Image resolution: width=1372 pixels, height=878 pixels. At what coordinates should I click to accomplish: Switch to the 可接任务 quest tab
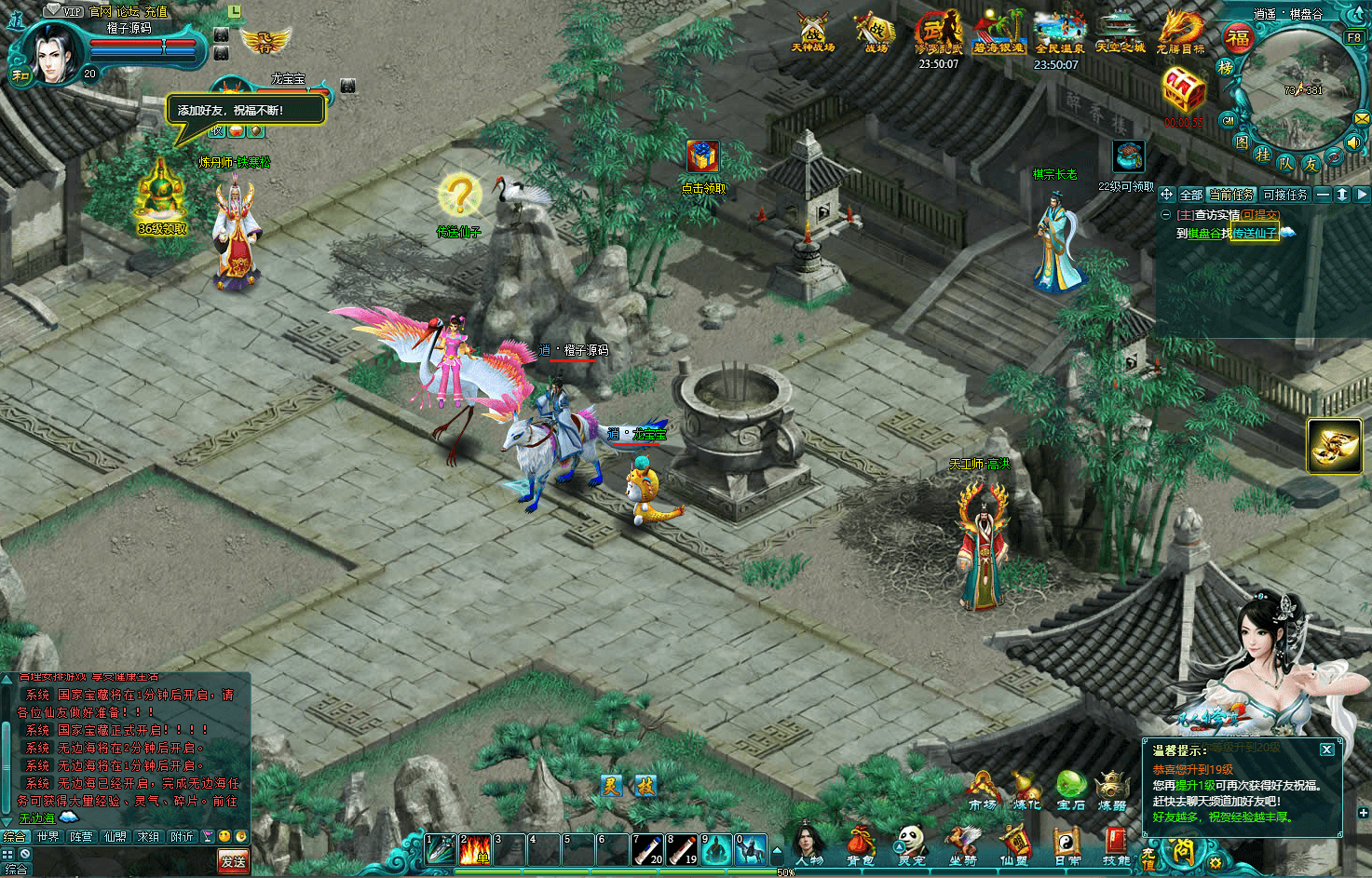[1285, 195]
